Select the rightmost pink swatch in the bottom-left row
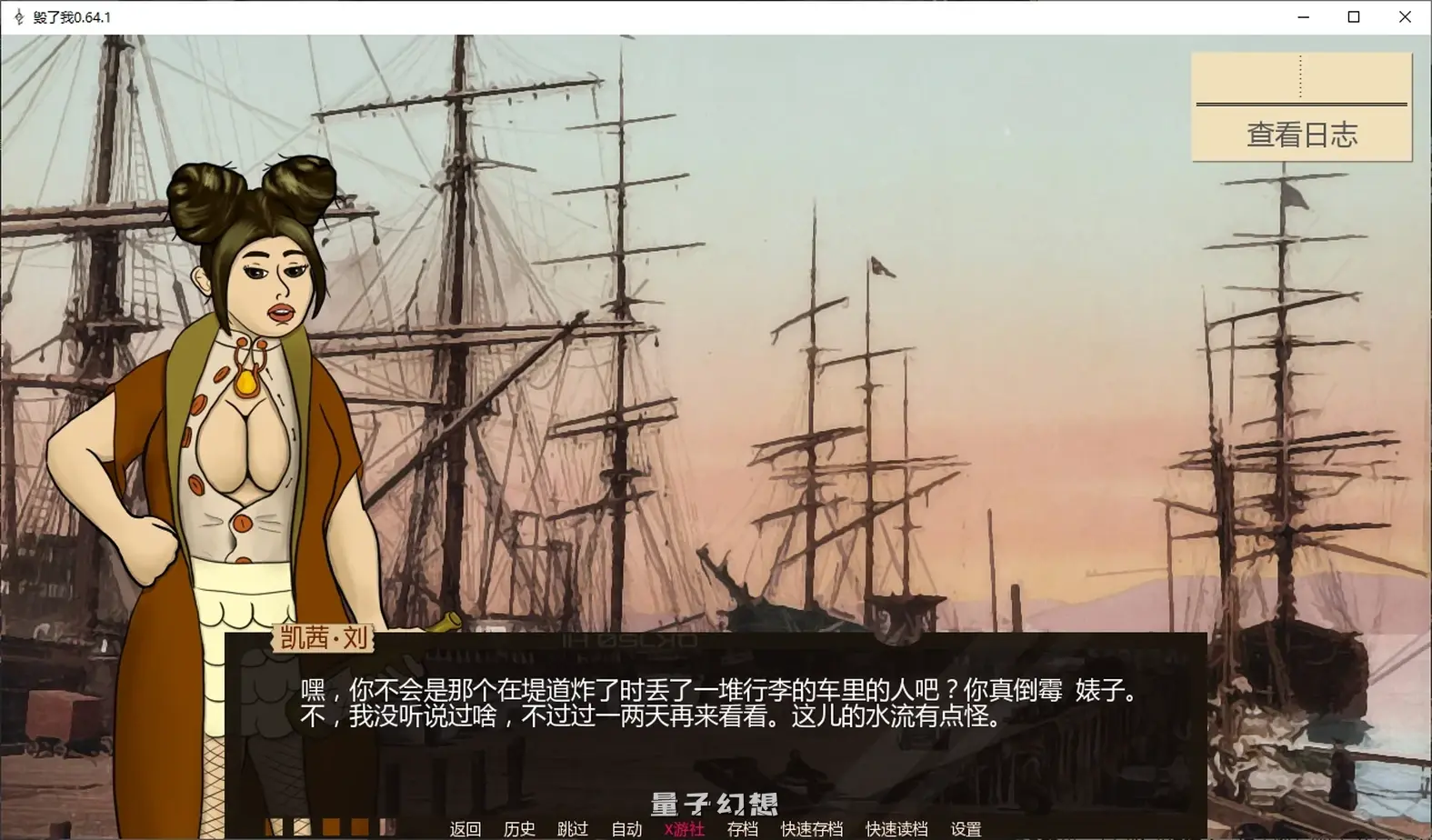 386,825
